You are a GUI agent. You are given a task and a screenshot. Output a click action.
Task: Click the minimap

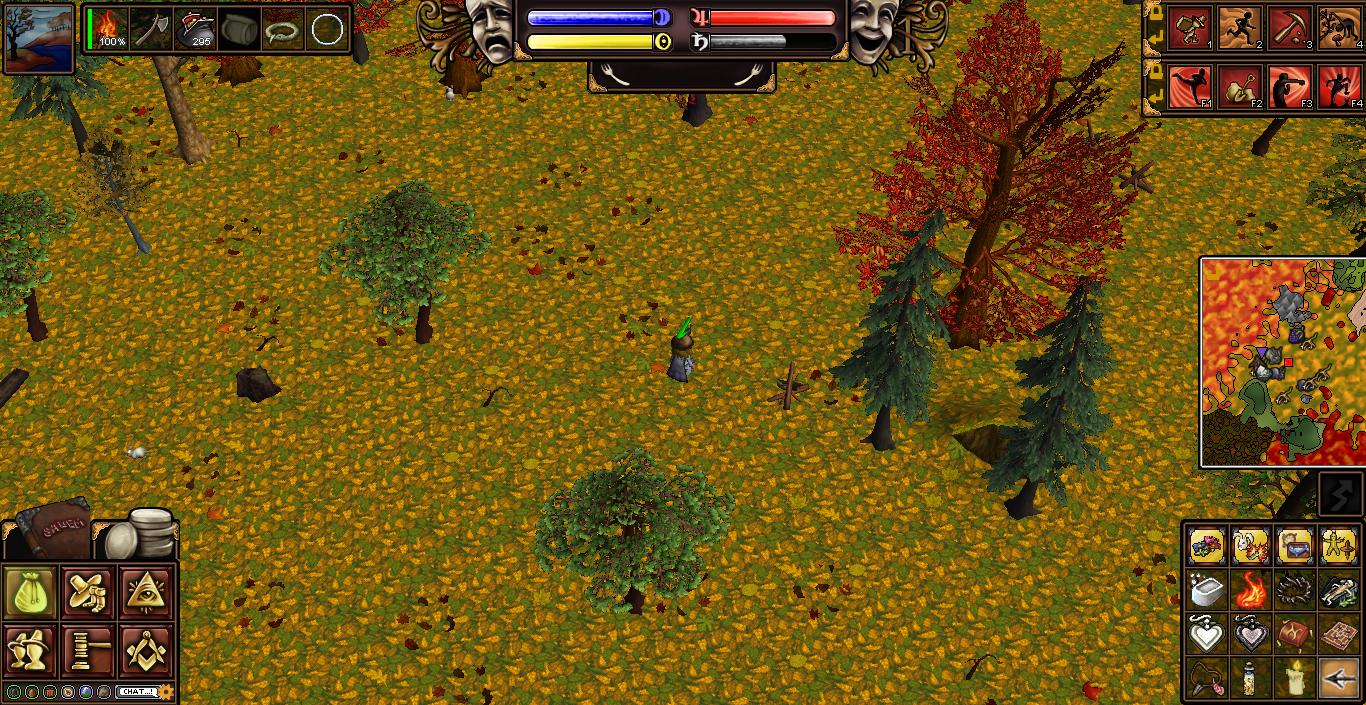(1282, 361)
